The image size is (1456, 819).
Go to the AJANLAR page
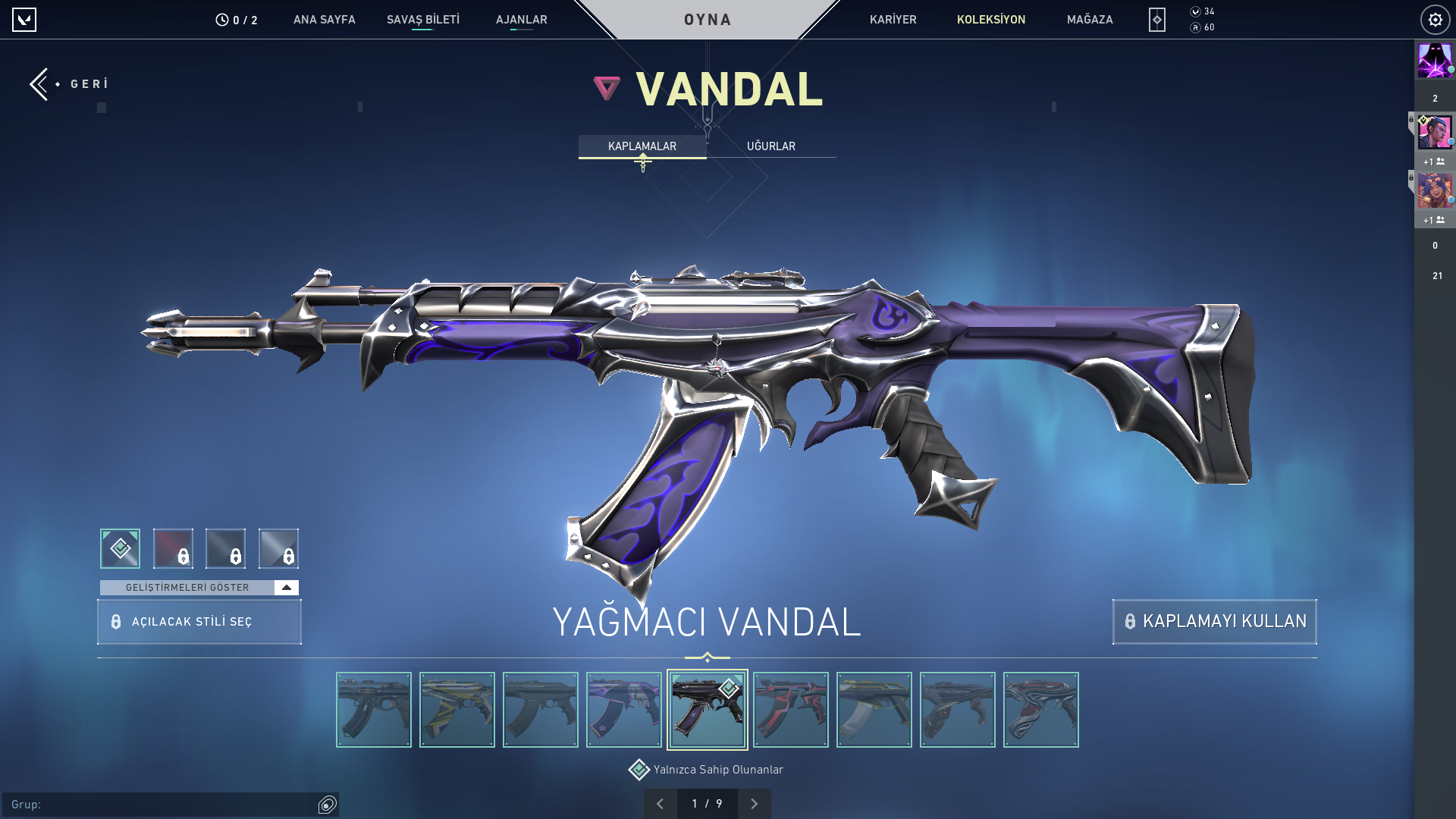521,20
